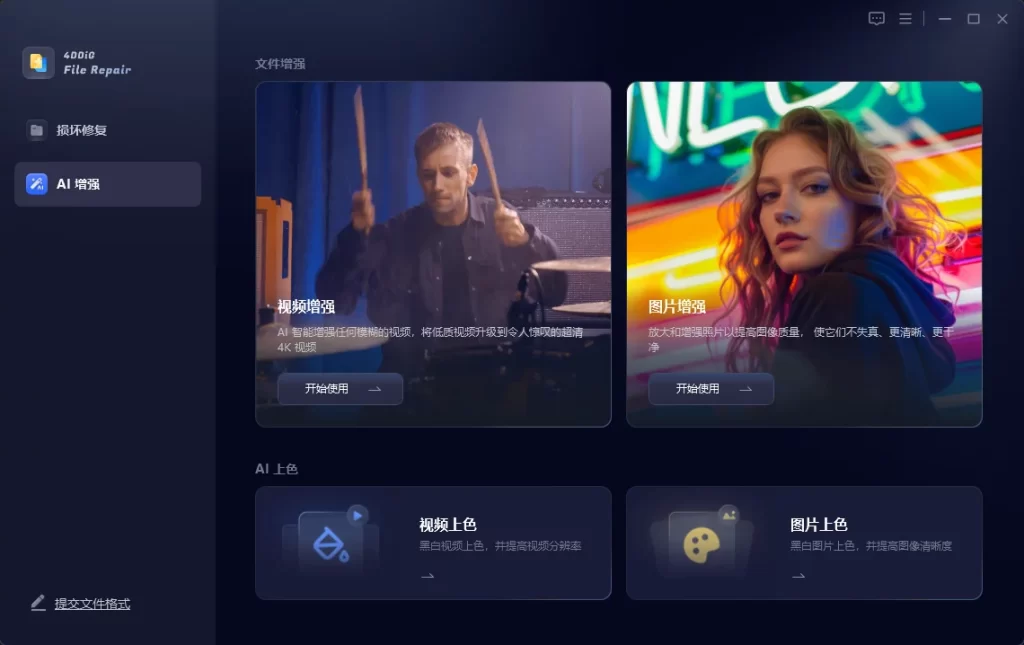Open the 视频上色 card
The width and height of the screenshot is (1024, 645).
click(433, 543)
